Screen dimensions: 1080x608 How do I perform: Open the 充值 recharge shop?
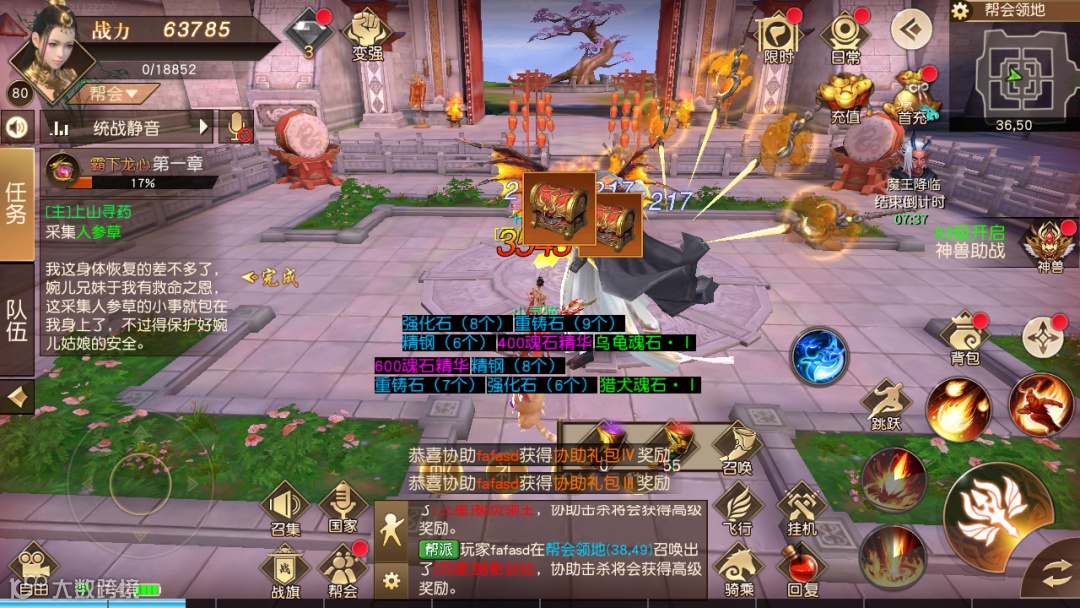coord(845,98)
